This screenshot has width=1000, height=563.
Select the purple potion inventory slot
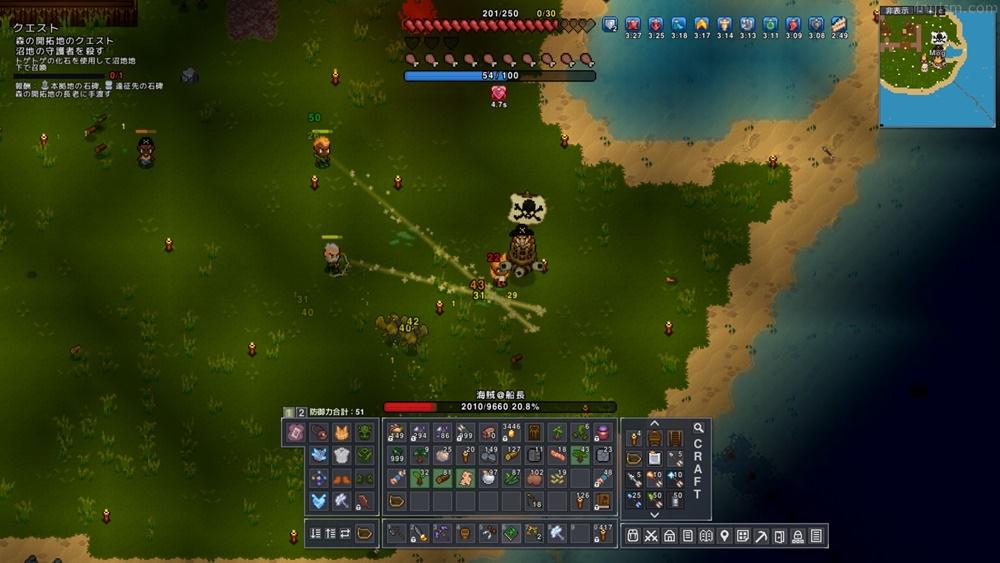click(602, 433)
